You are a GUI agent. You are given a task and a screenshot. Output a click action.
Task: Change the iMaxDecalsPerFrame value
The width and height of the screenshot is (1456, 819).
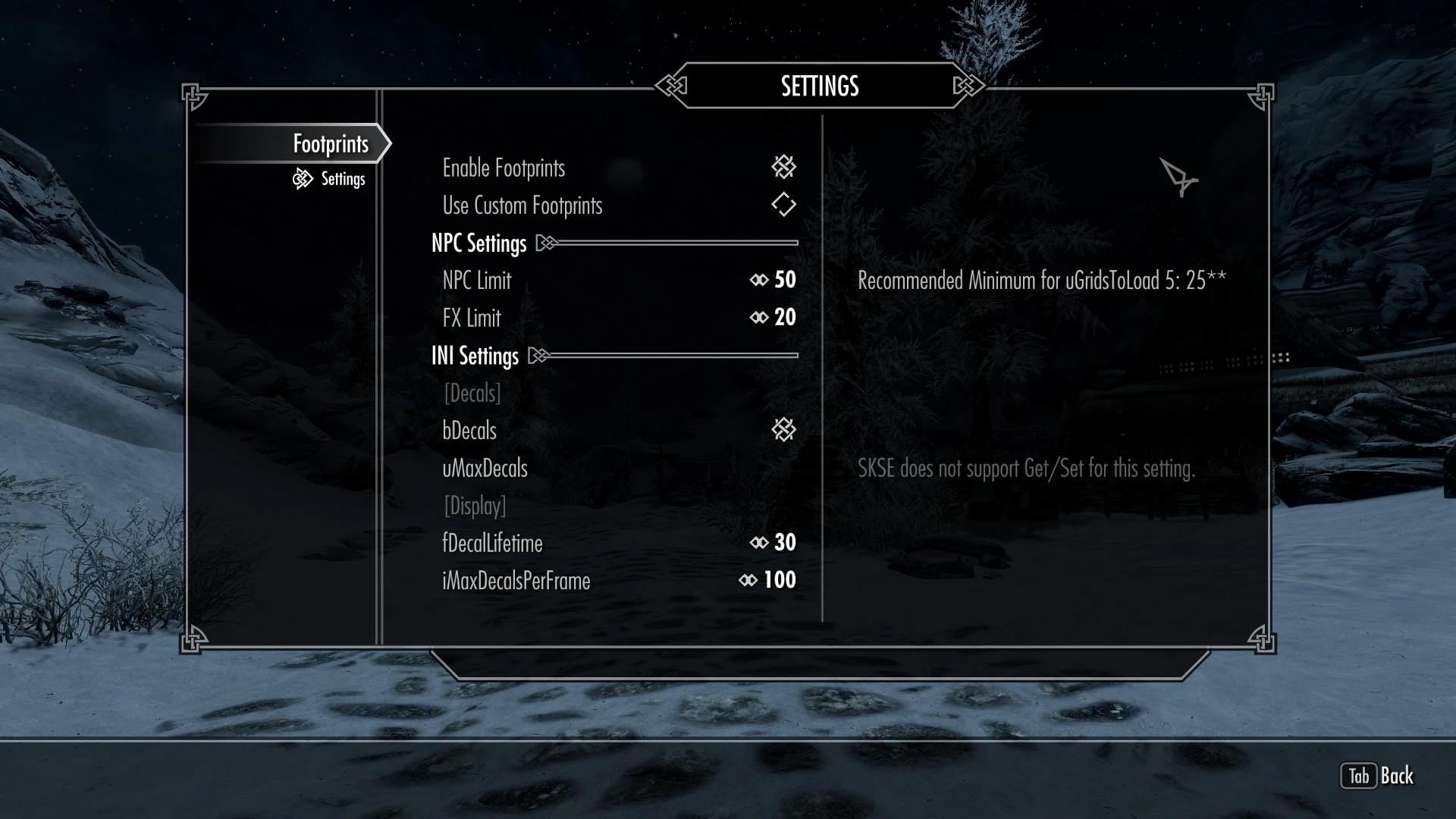click(x=768, y=581)
